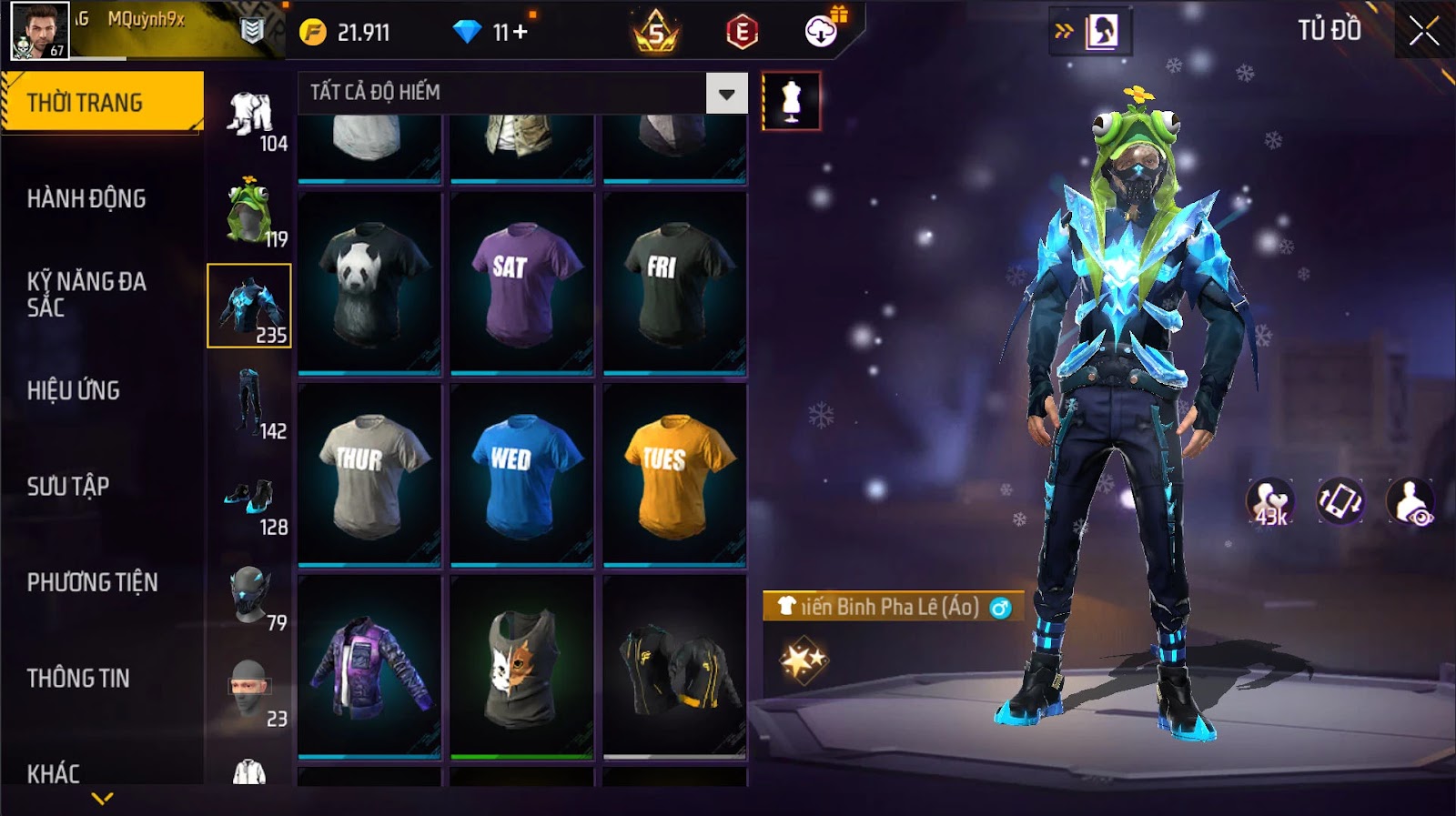Screen dimensions: 1456x816
Task: Pick the dark FRI t-shirt
Action: (x=674, y=283)
